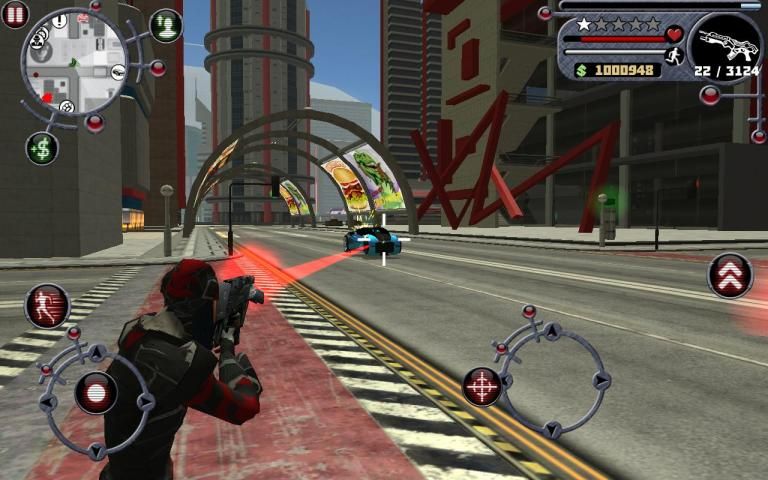768x480 pixels.
Task: Click the left arrow on movement joystick
Action: pos(48,403)
